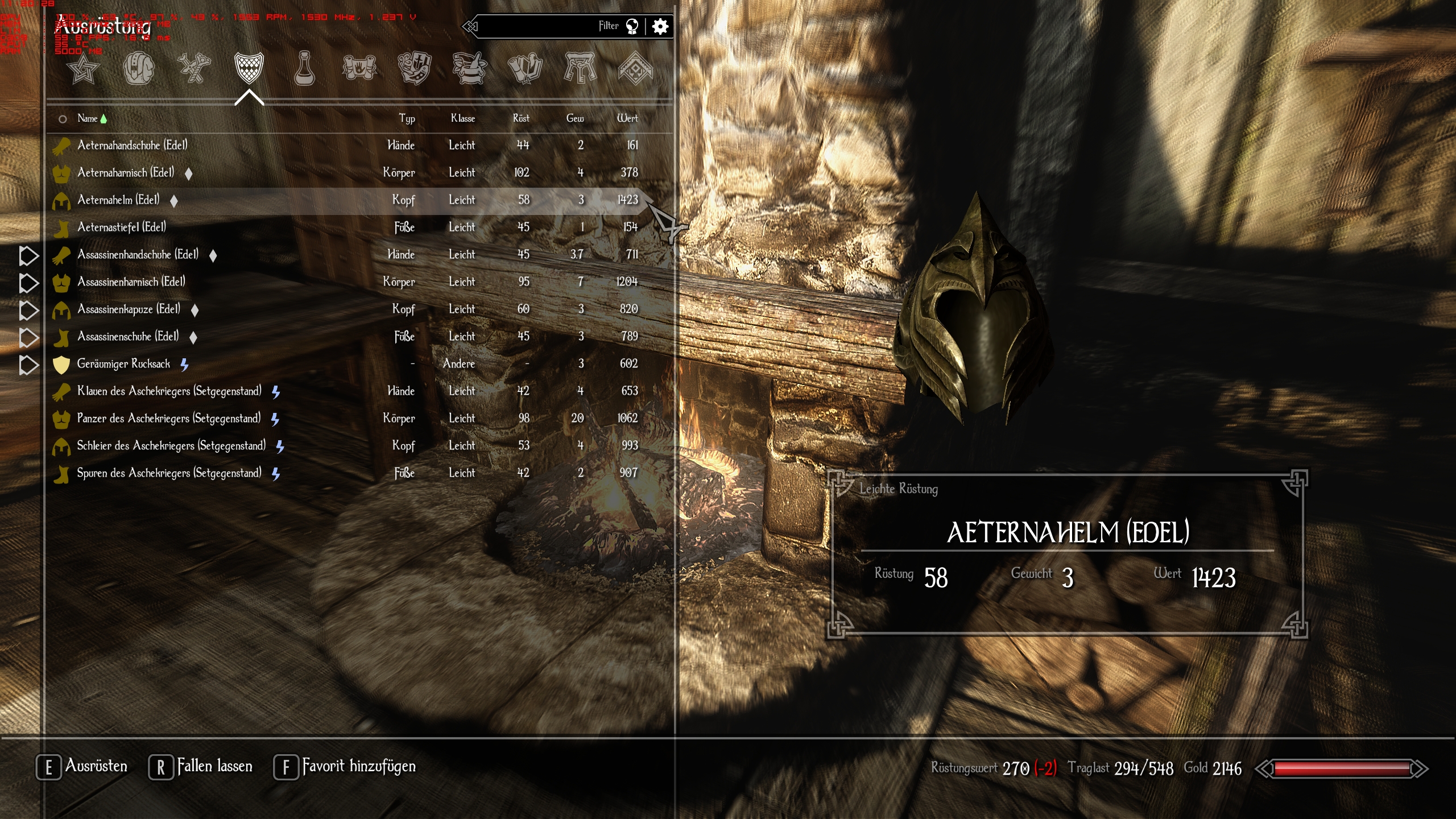Sort items by the Name header

click(88, 118)
